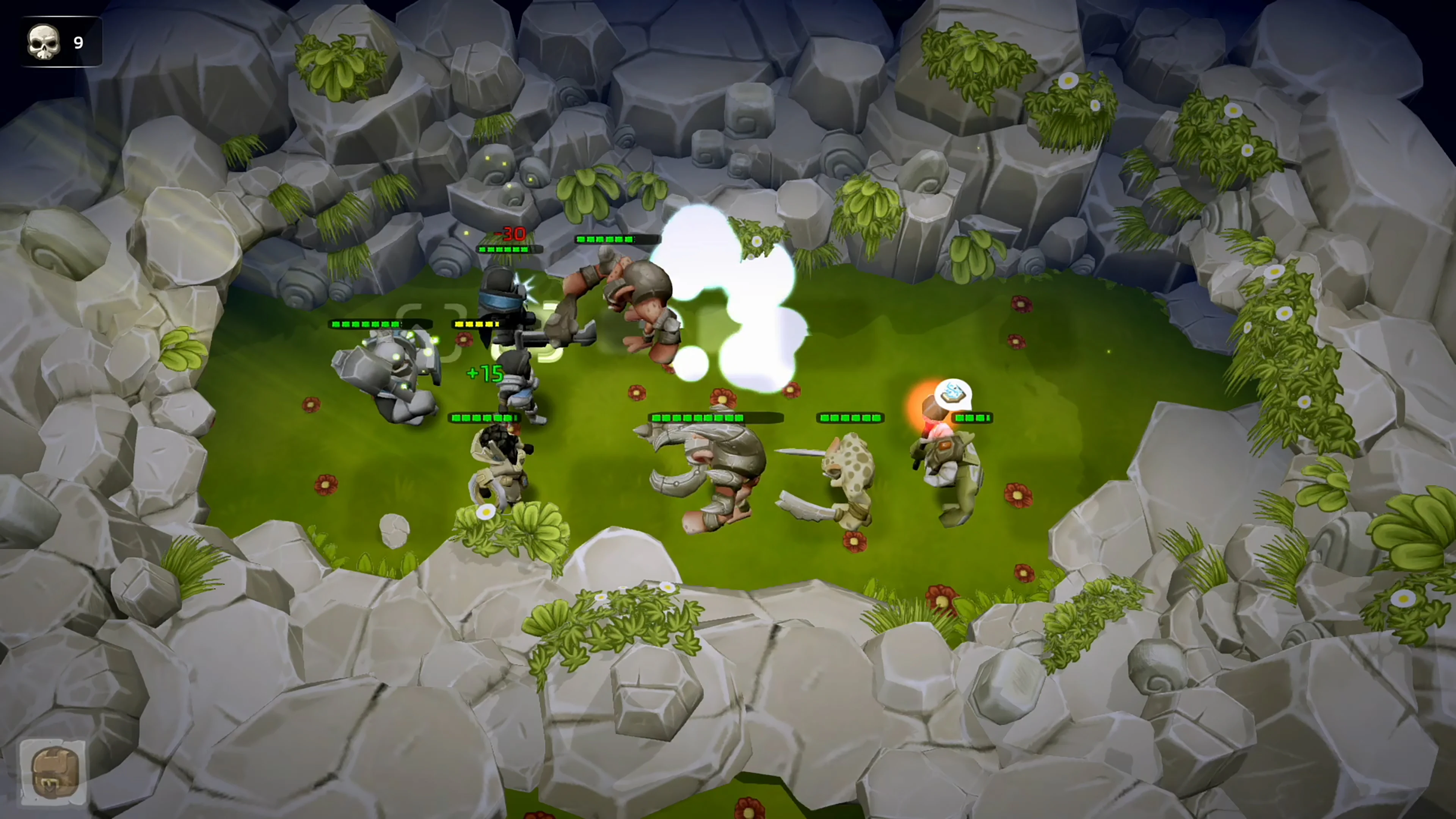Click the skull icon on the kill counter
Viewport: 1456px width, 819px height.
click(44, 41)
